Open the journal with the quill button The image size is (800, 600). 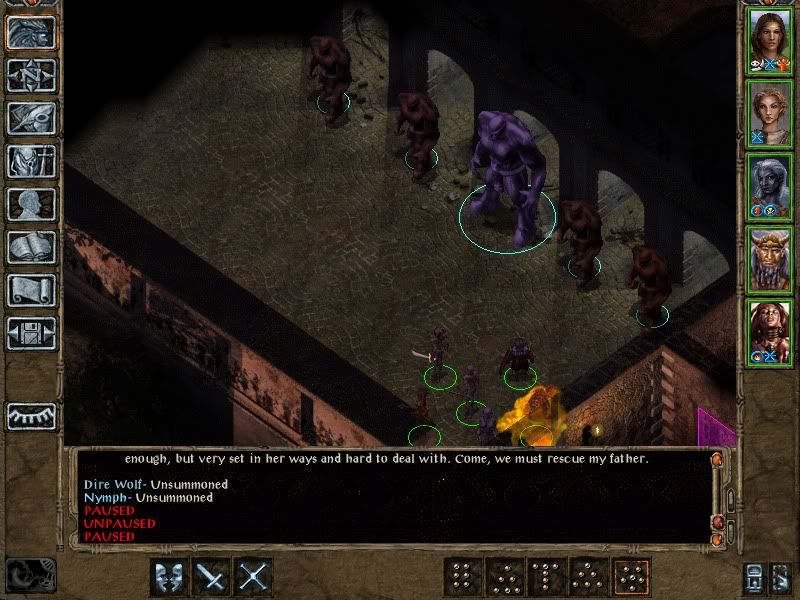[31, 118]
